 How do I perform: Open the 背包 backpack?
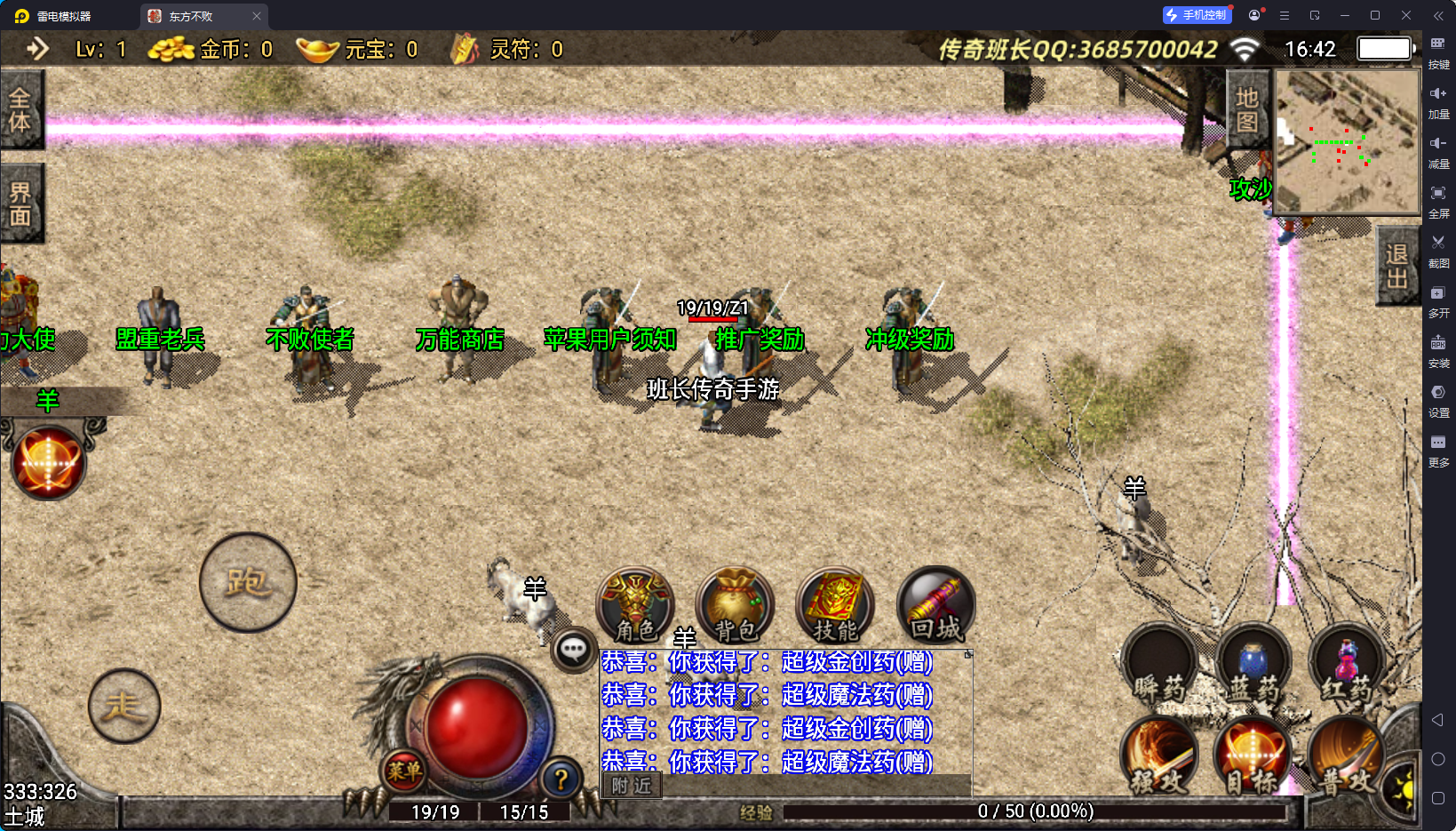click(735, 605)
